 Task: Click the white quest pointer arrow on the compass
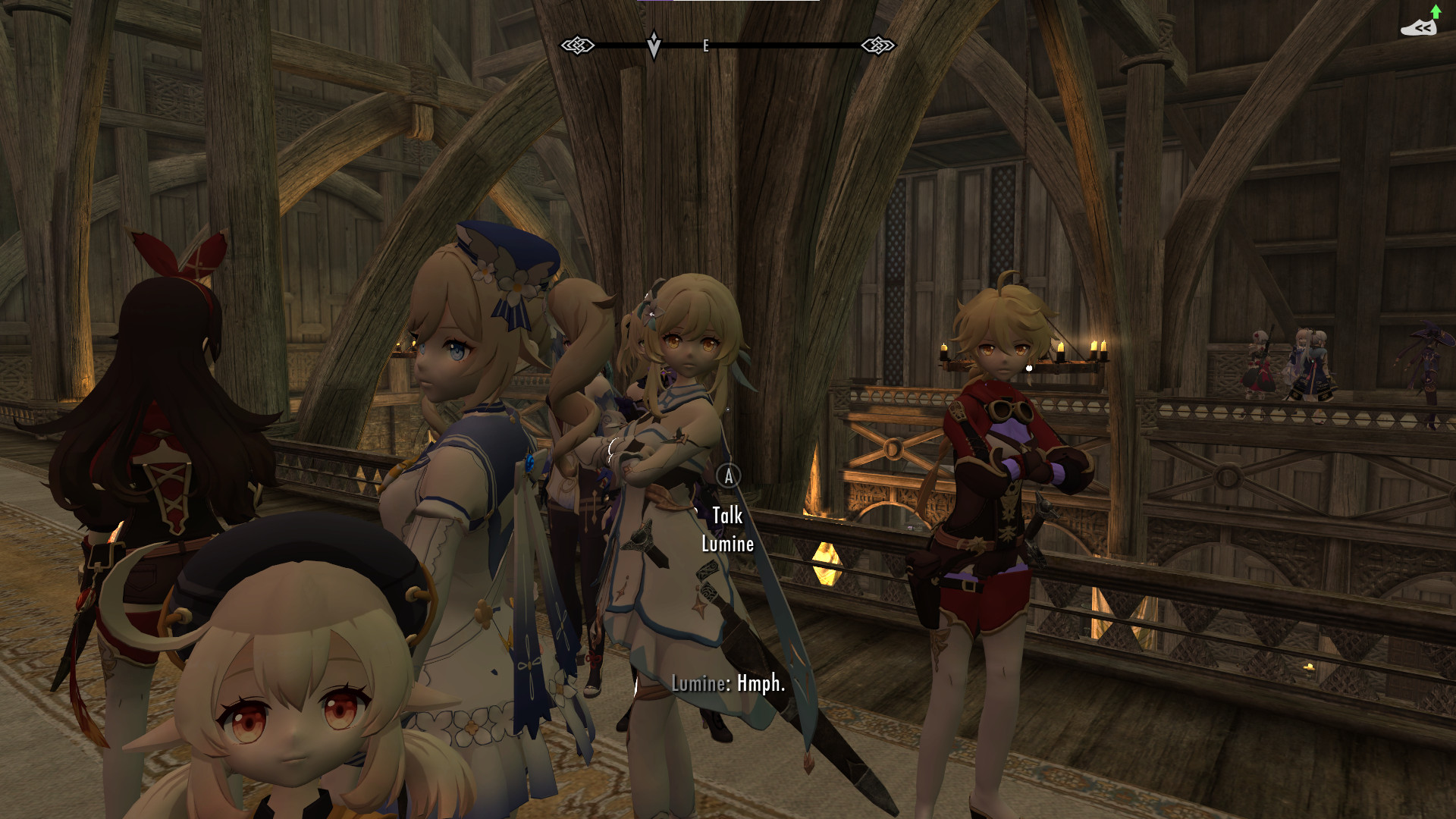coord(652,43)
